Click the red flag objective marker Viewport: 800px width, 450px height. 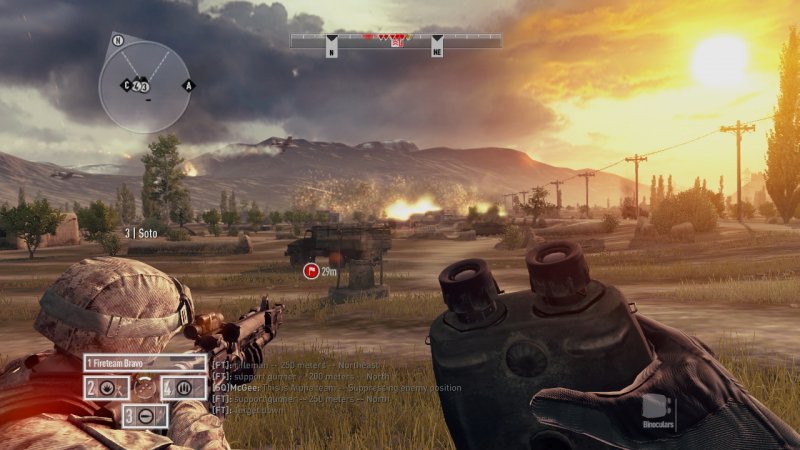310,271
